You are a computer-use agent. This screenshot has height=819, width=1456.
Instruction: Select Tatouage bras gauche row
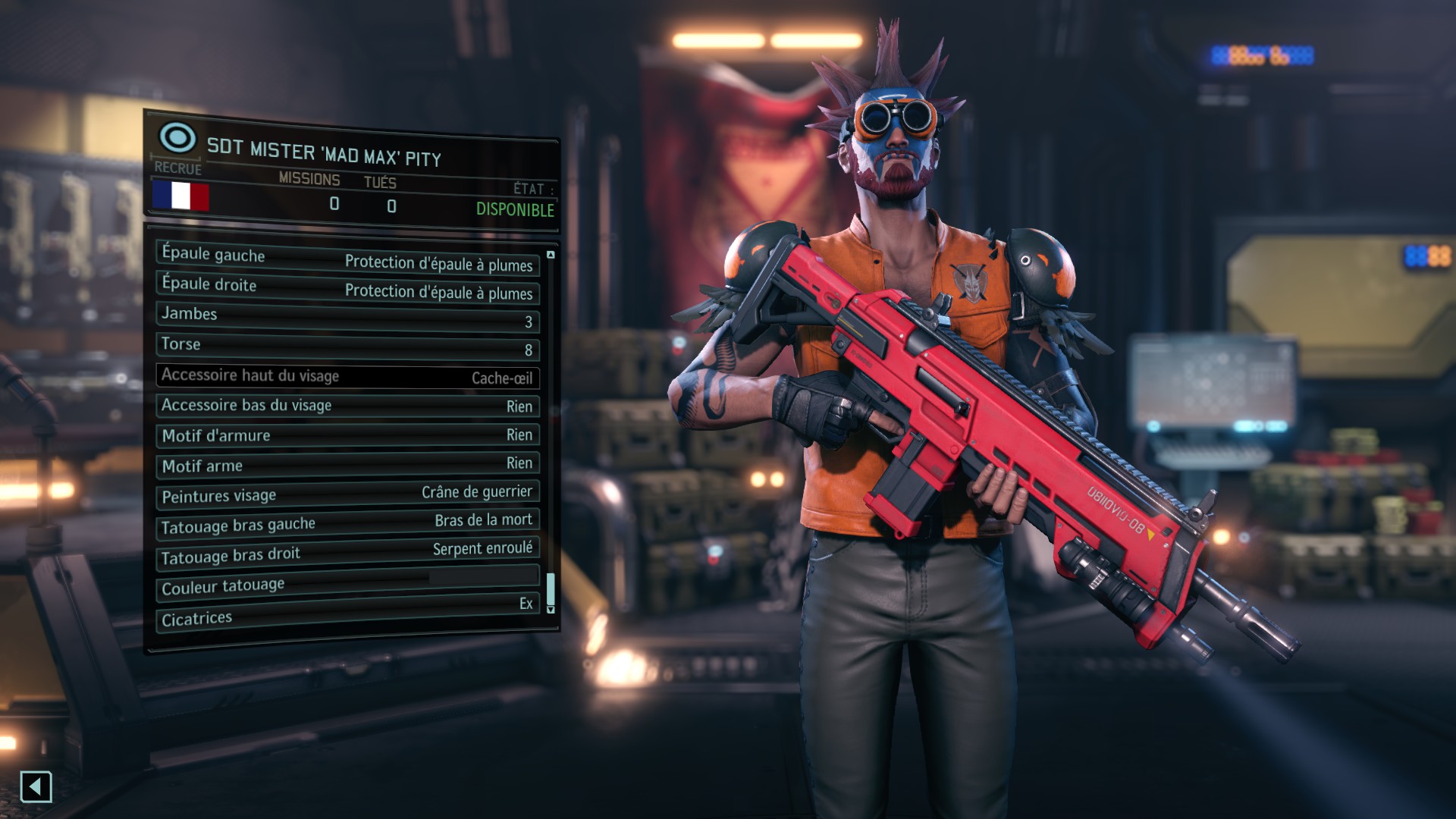tap(347, 523)
